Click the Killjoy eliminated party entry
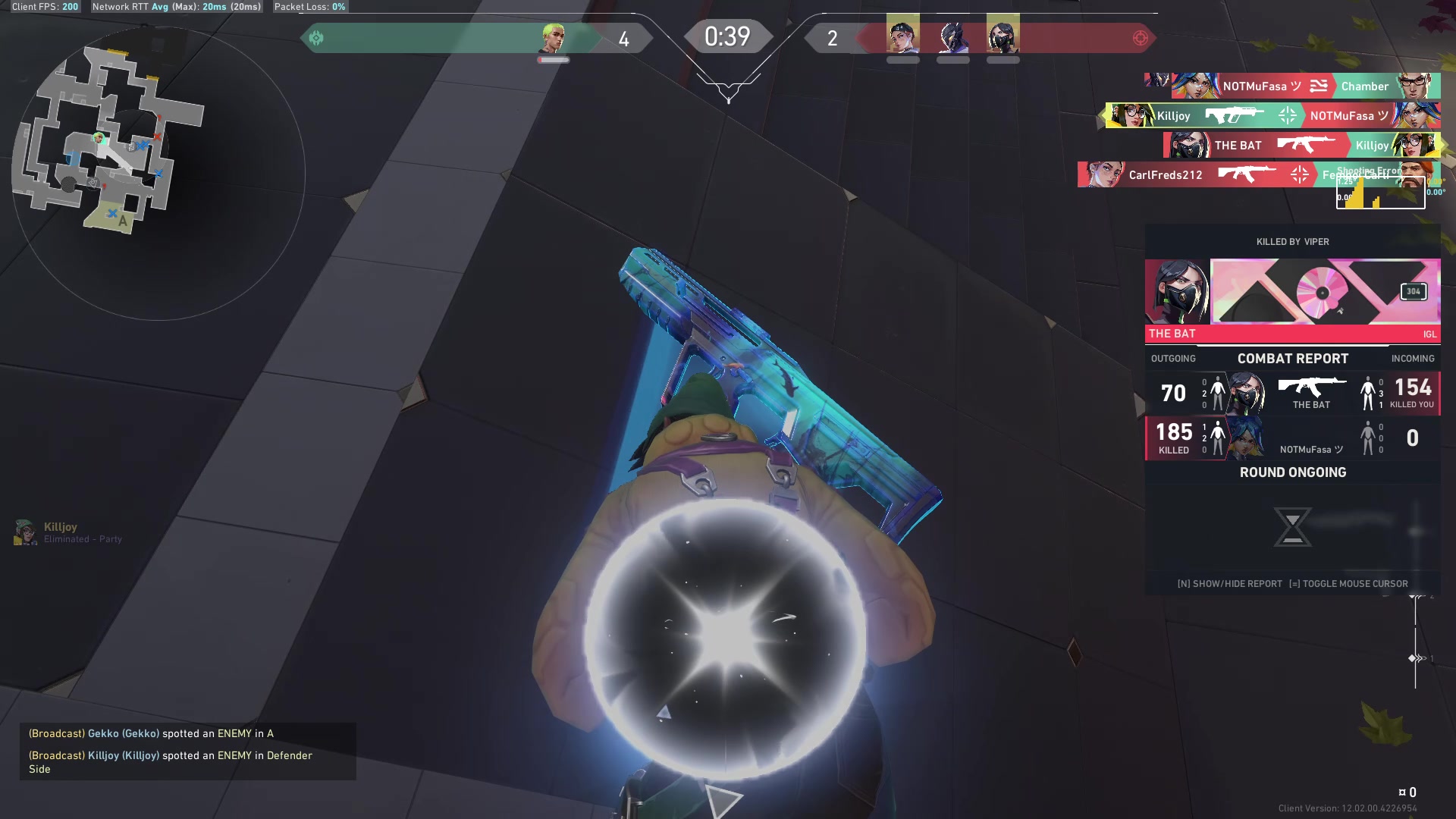1456x819 pixels. pos(68,532)
